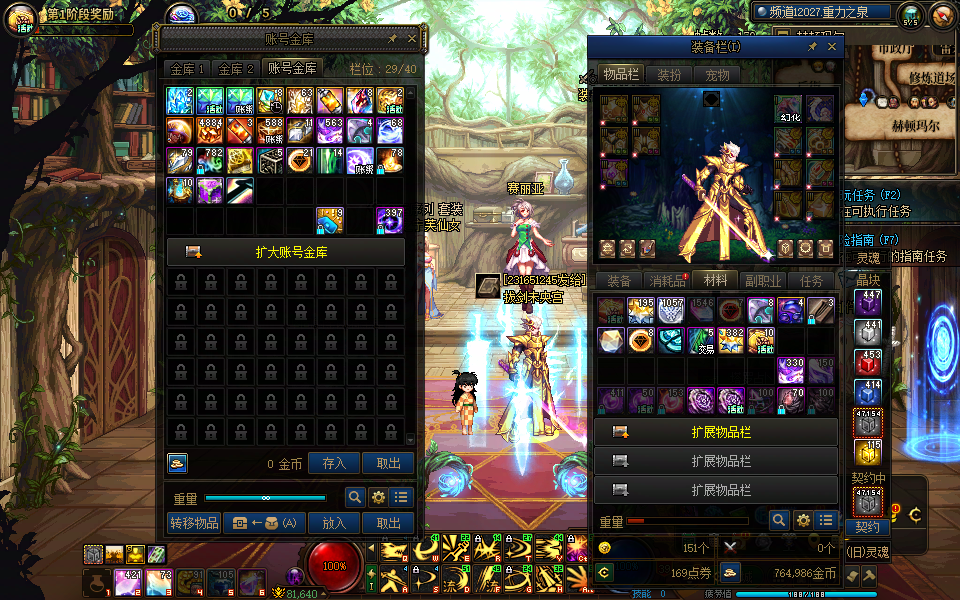Click the 放入 put-in button
Image resolution: width=960 pixels, height=600 pixels.
[x=334, y=523]
